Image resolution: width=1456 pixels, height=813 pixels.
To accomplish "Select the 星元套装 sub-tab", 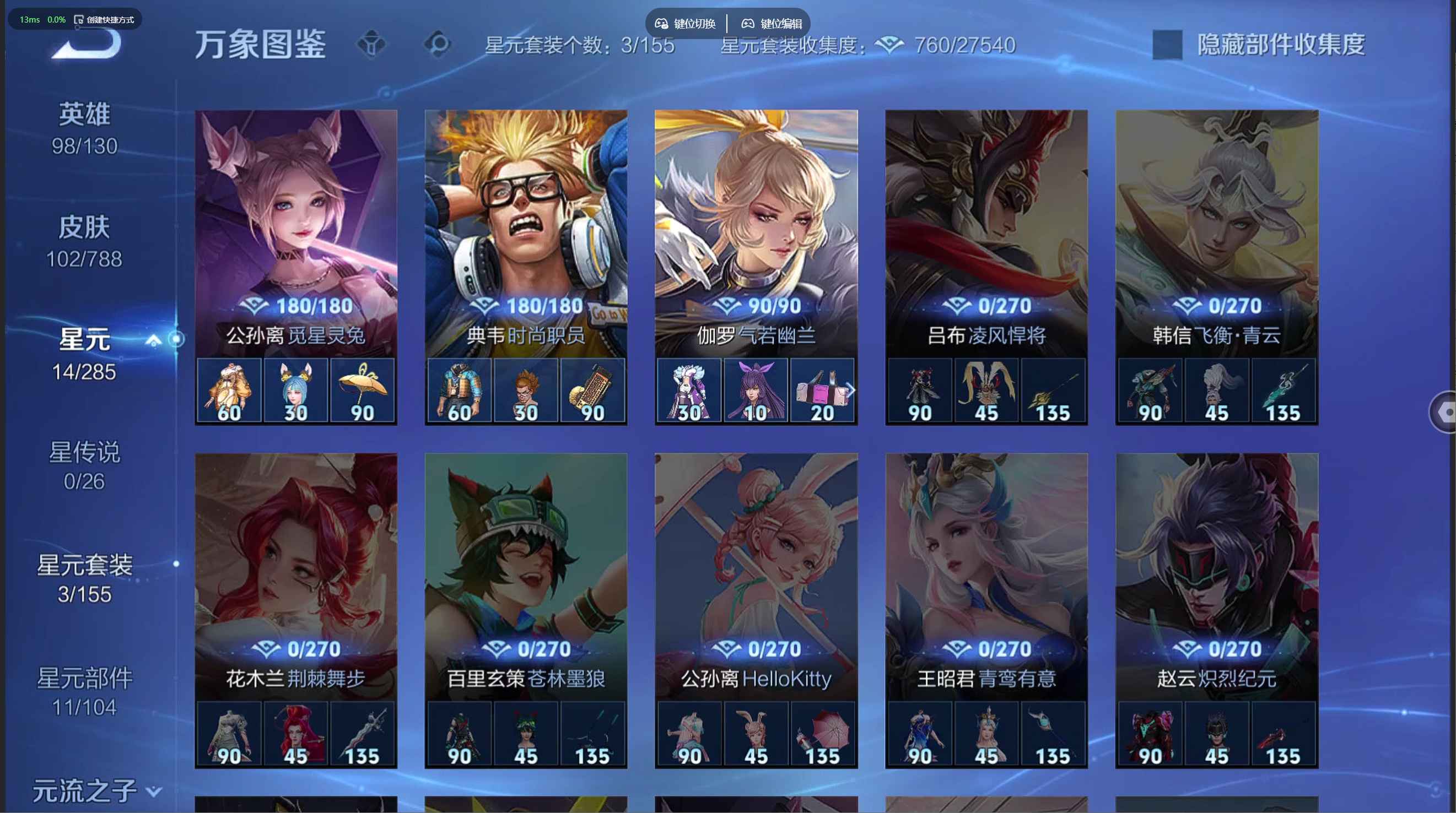I will (84, 578).
